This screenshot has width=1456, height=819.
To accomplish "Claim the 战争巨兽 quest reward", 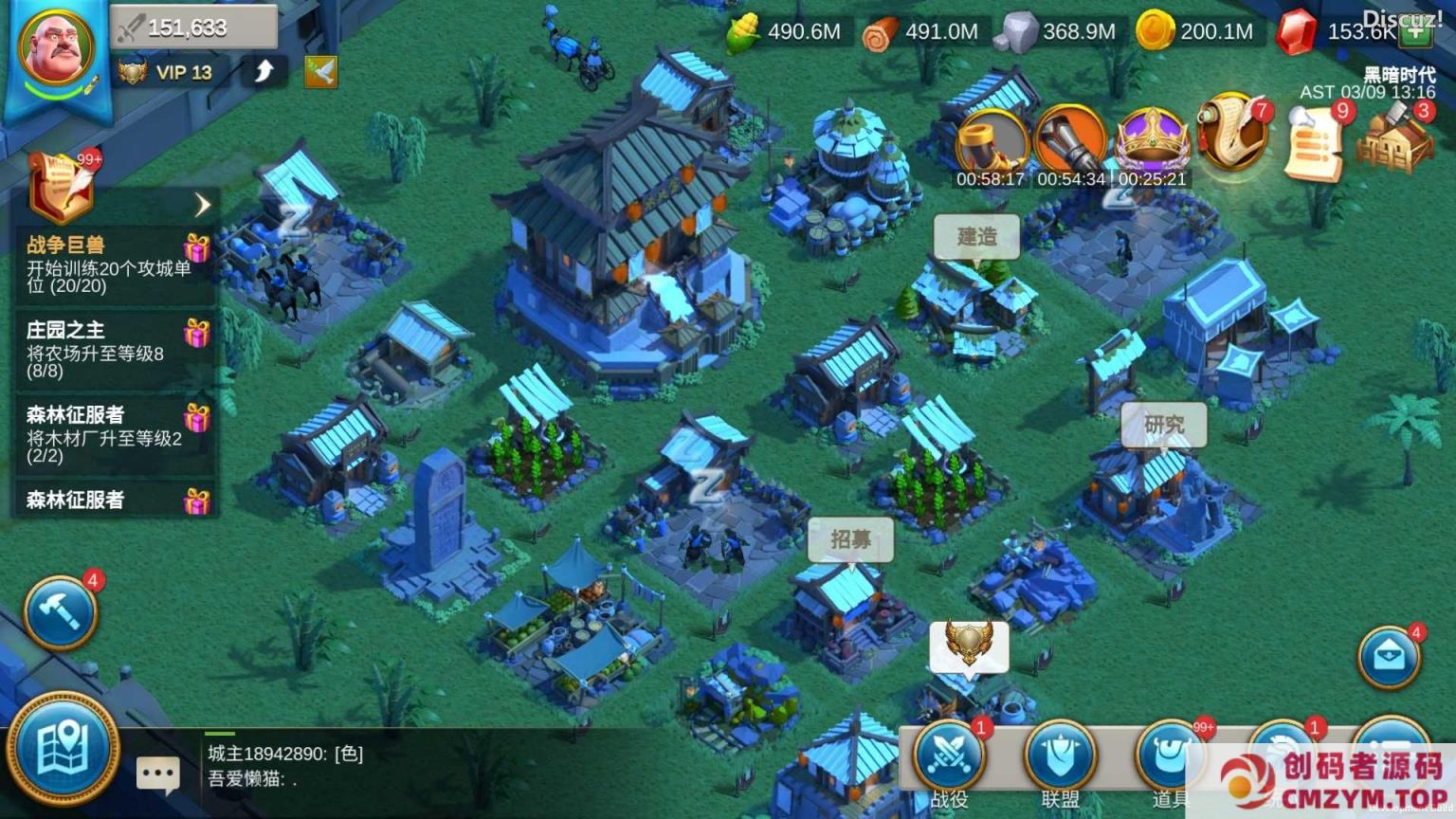I will [196, 248].
